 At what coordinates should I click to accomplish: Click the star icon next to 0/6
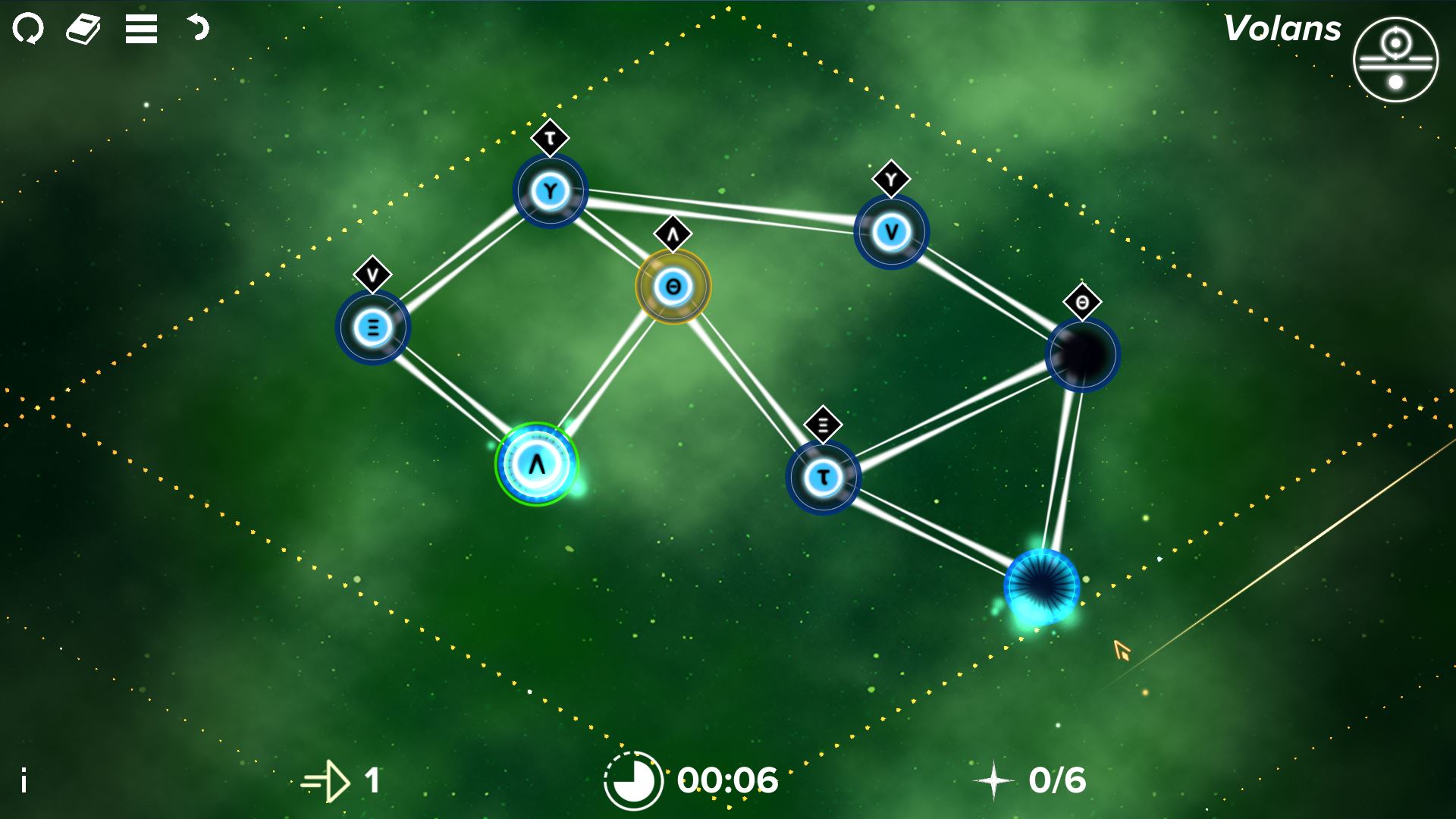coord(994,778)
